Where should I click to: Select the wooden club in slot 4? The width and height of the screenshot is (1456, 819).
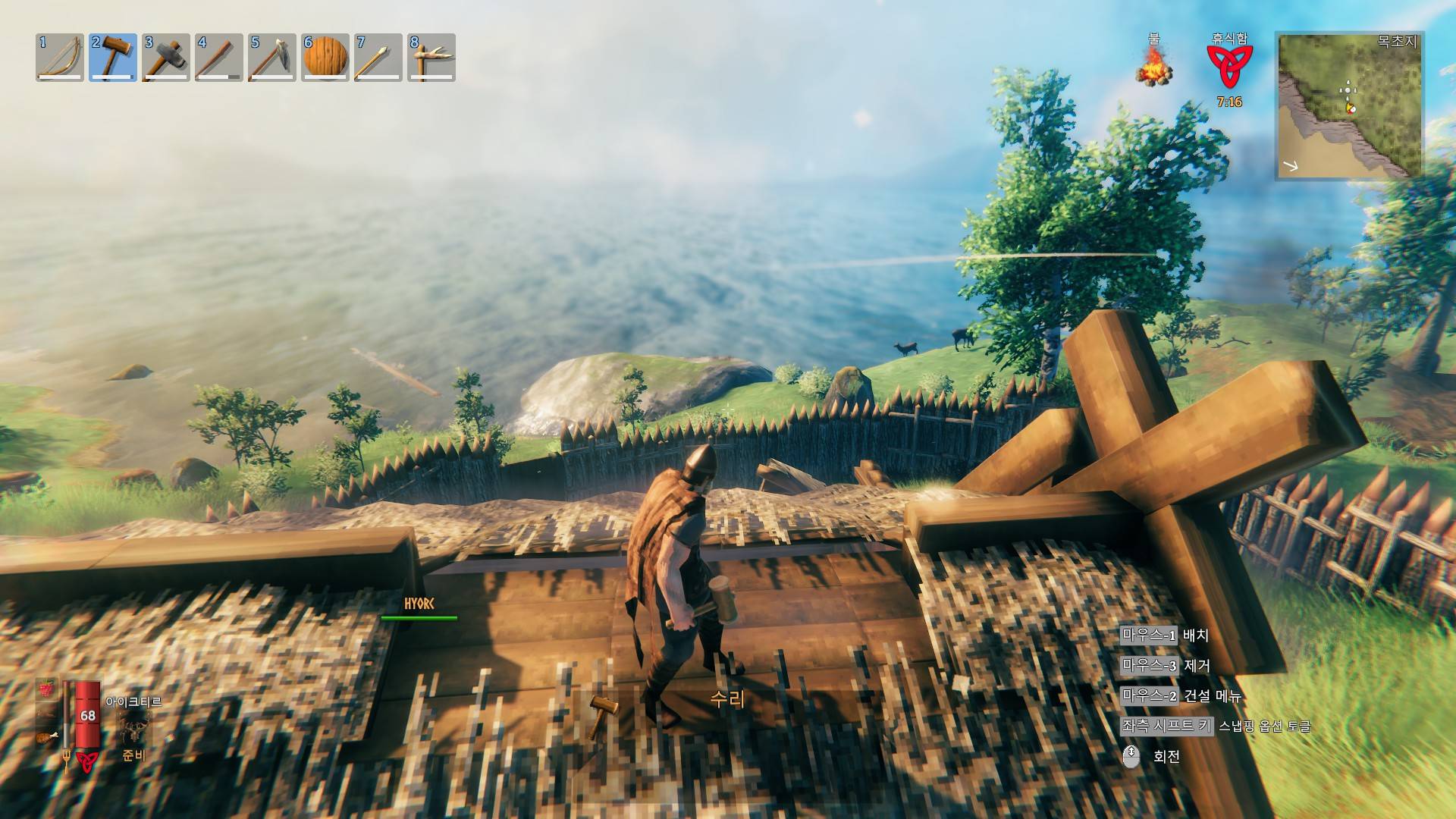(219, 57)
